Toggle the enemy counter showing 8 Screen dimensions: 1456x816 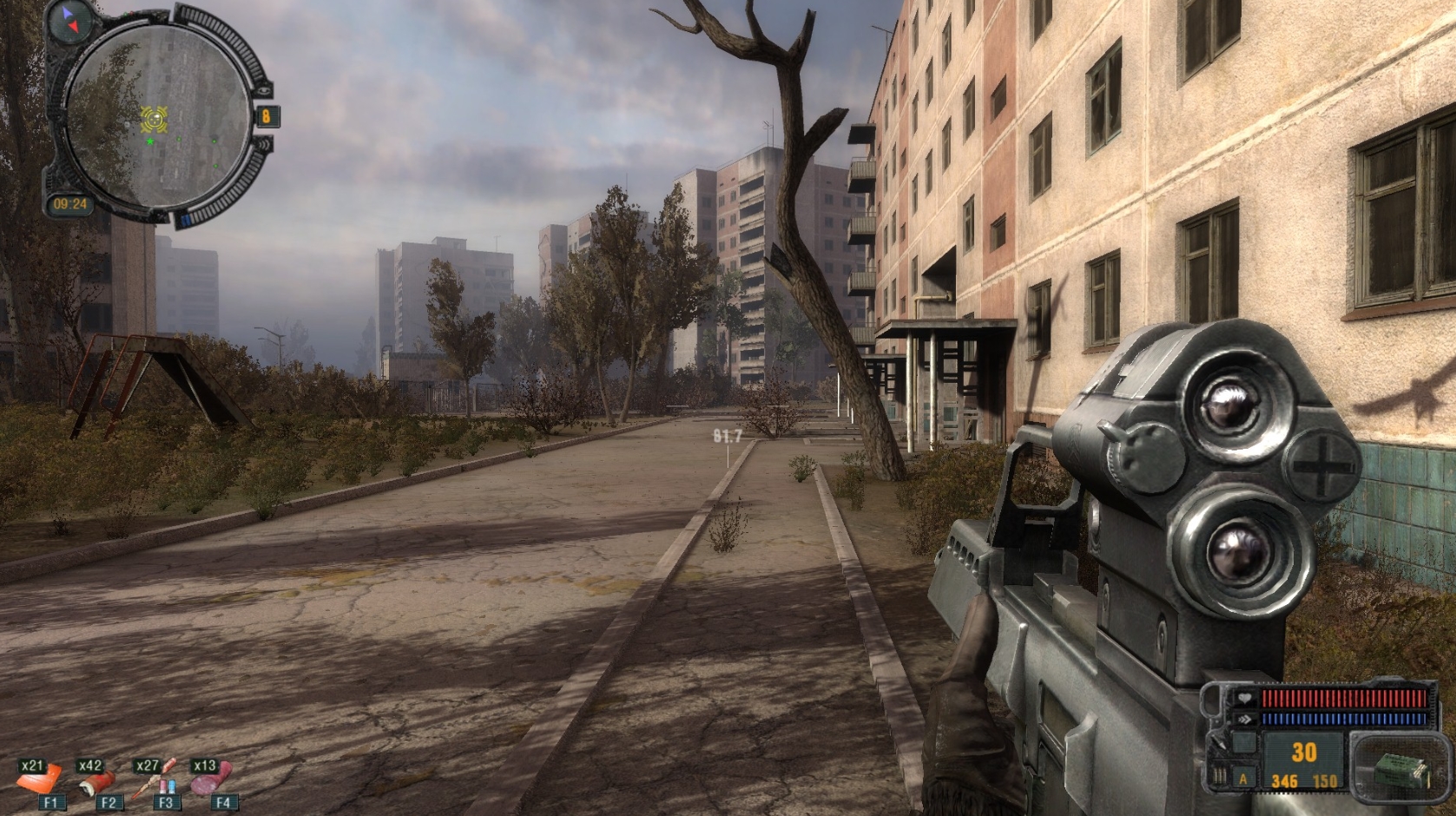(267, 116)
